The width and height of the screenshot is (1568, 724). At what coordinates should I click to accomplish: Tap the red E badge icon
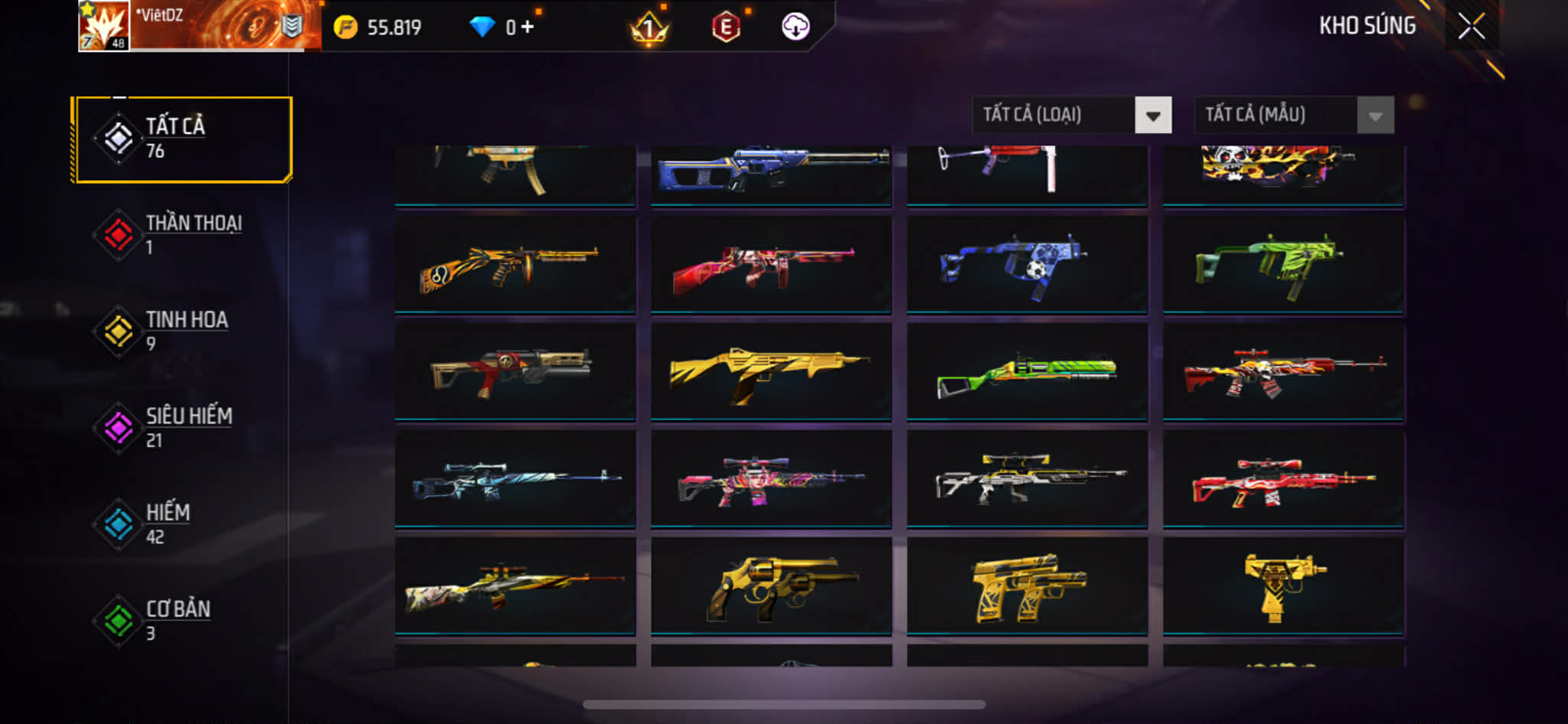click(x=726, y=28)
